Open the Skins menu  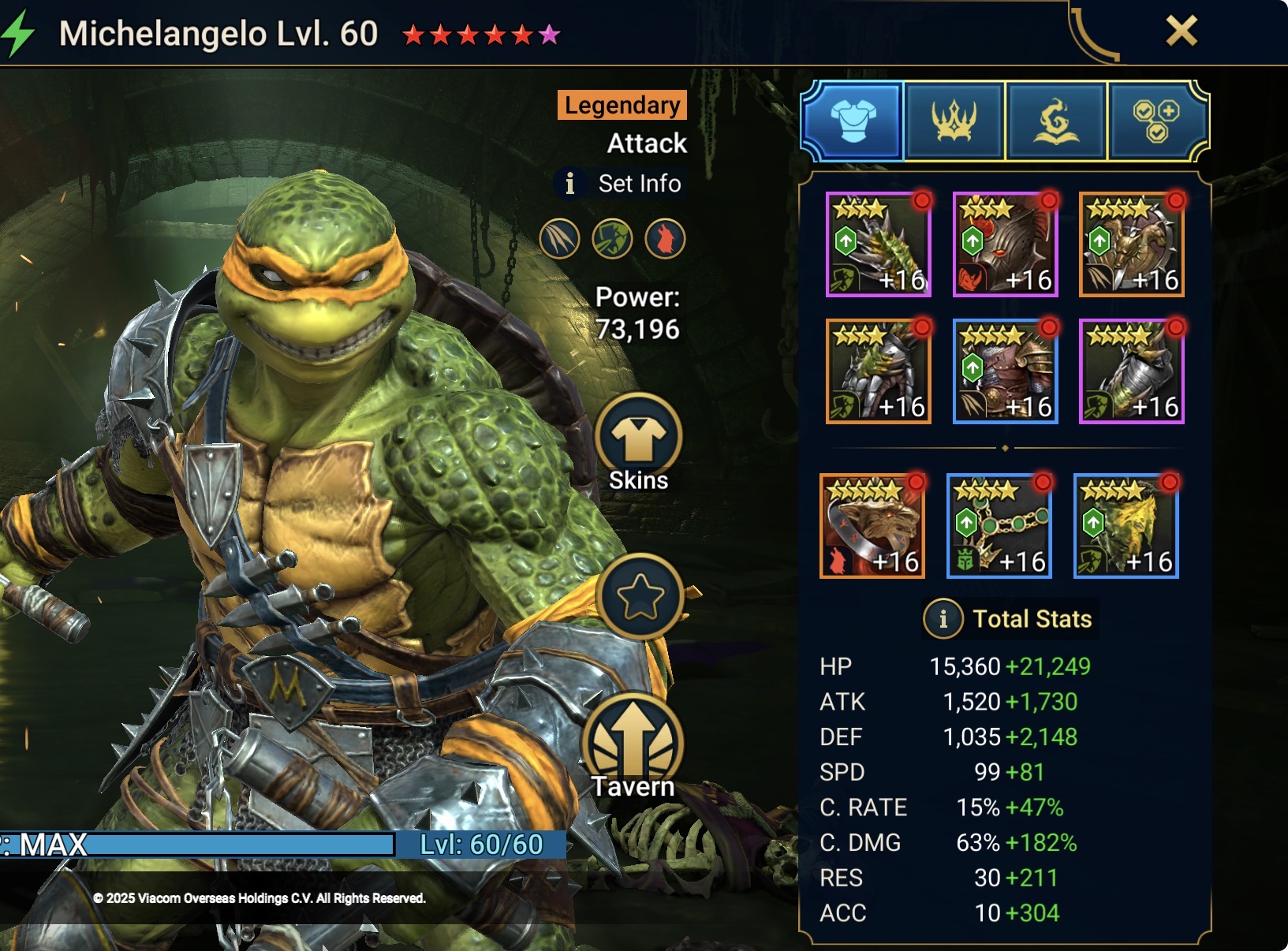(x=639, y=443)
